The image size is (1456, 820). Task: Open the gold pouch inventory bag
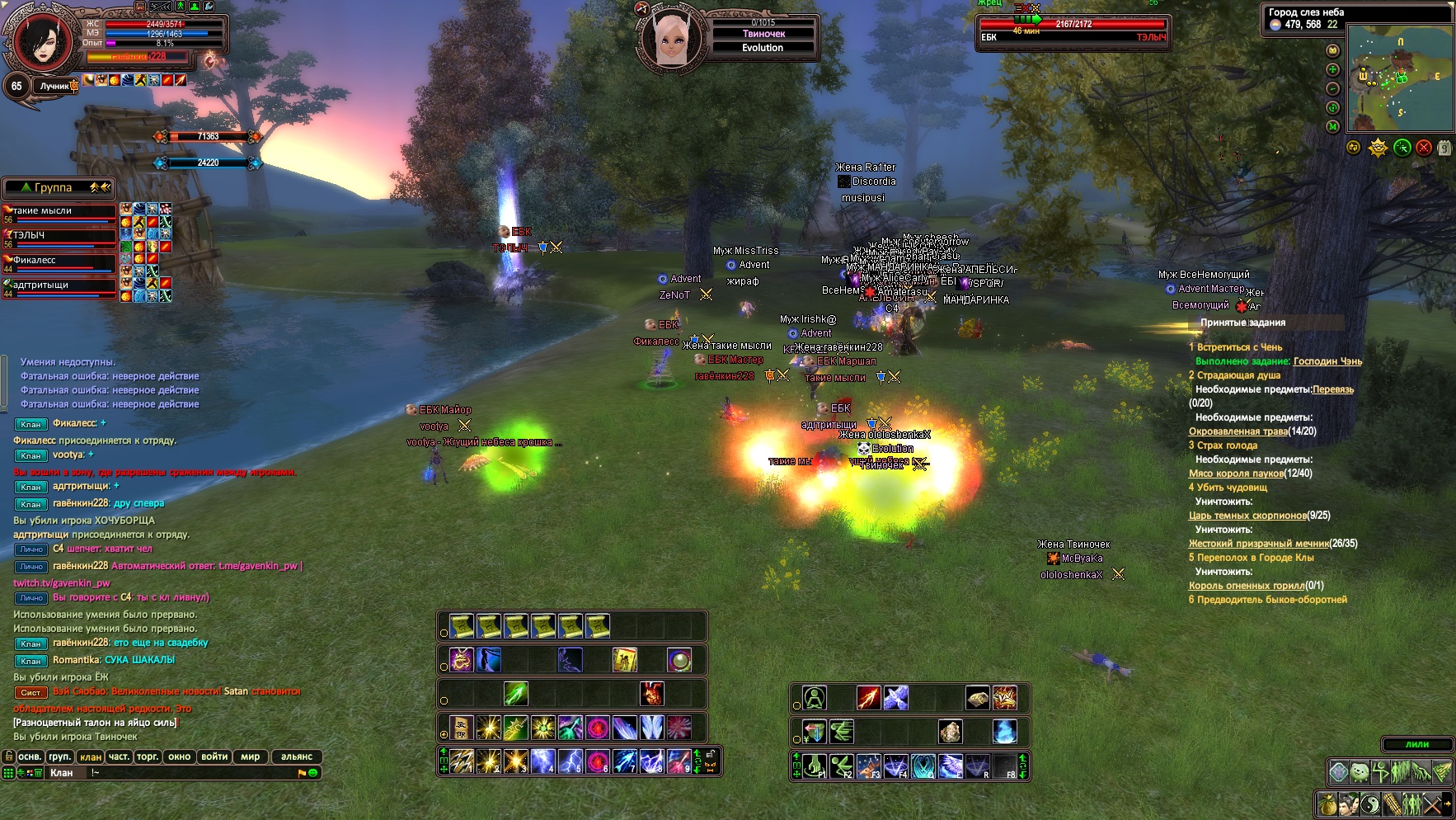[x=1327, y=803]
